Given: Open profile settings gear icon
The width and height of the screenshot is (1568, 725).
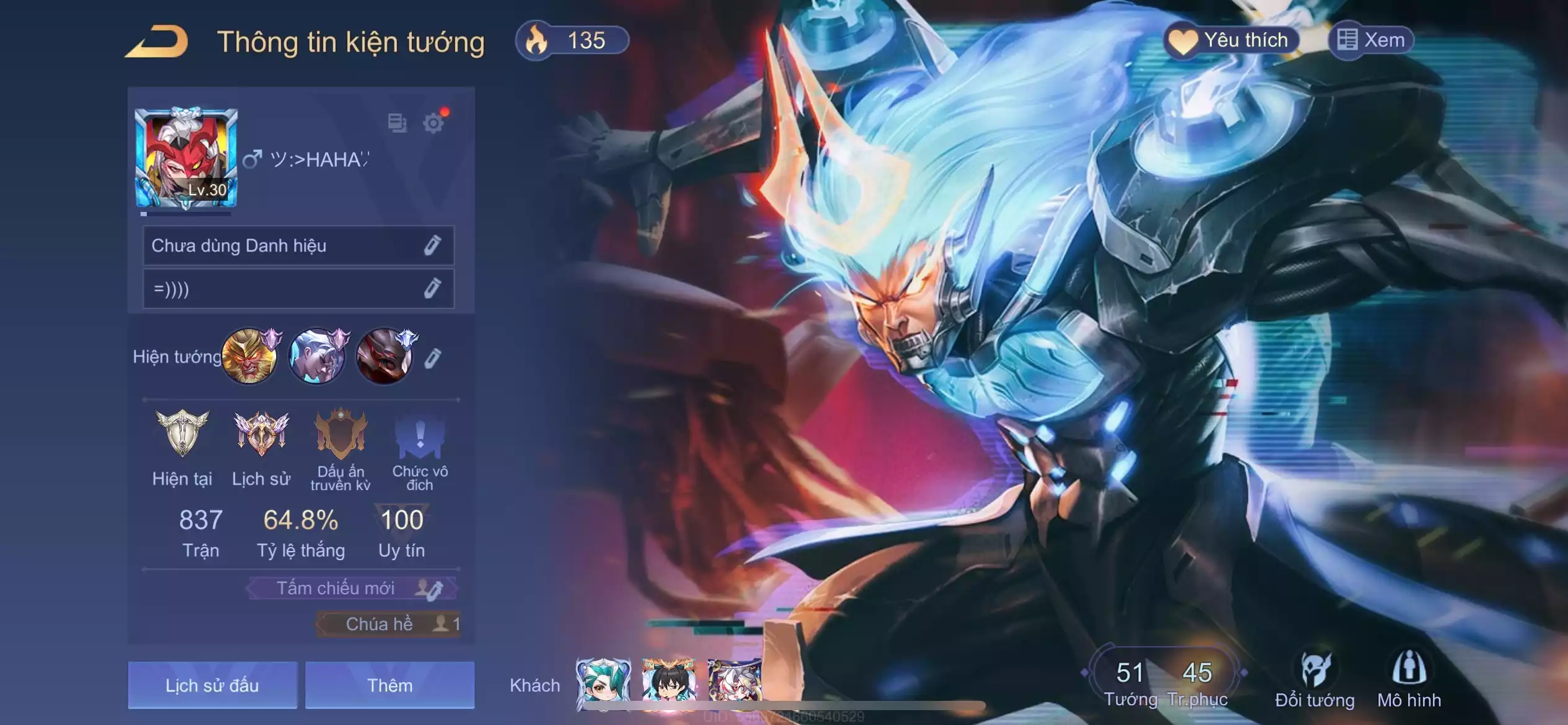Looking at the screenshot, I should click(x=433, y=123).
